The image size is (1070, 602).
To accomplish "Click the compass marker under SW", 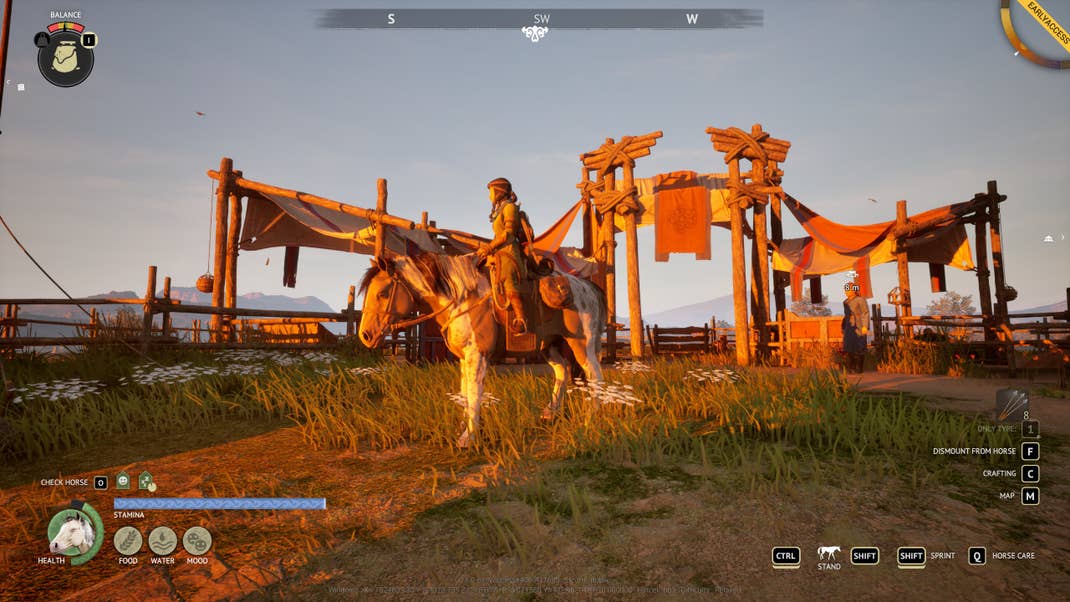I will click(x=535, y=34).
